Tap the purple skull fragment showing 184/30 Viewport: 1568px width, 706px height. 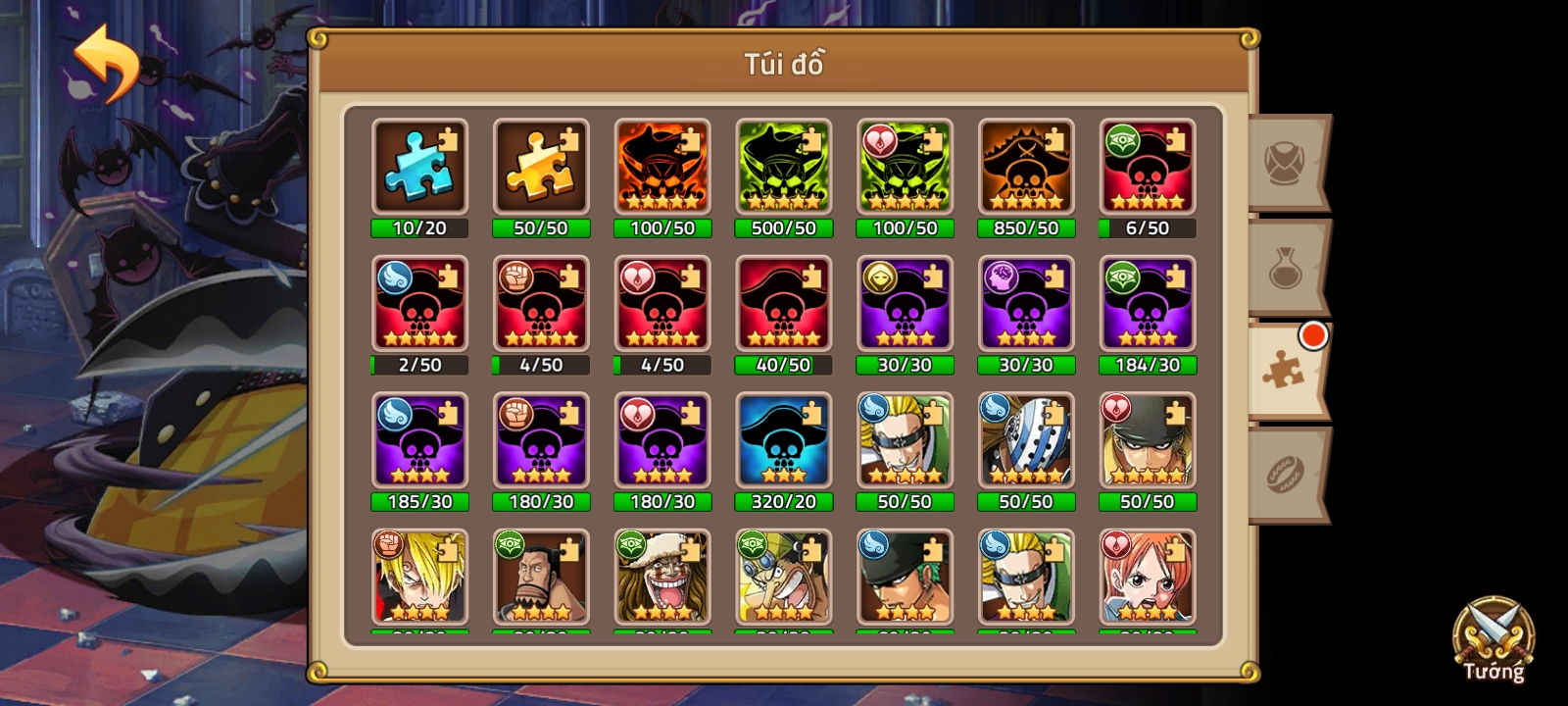point(1147,304)
